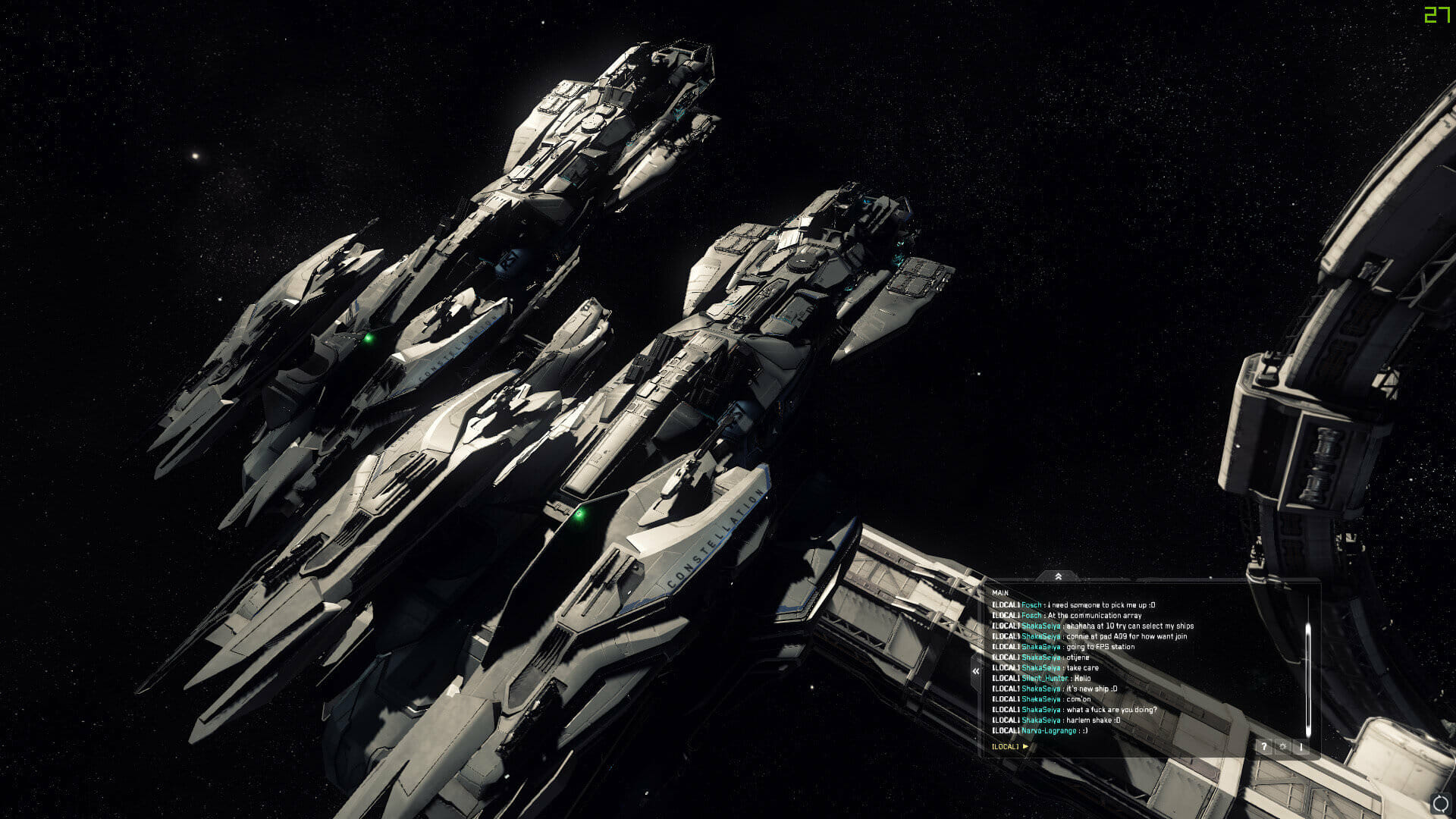Open chat settings via the gear icon
The image size is (1456, 819).
(x=1282, y=747)
